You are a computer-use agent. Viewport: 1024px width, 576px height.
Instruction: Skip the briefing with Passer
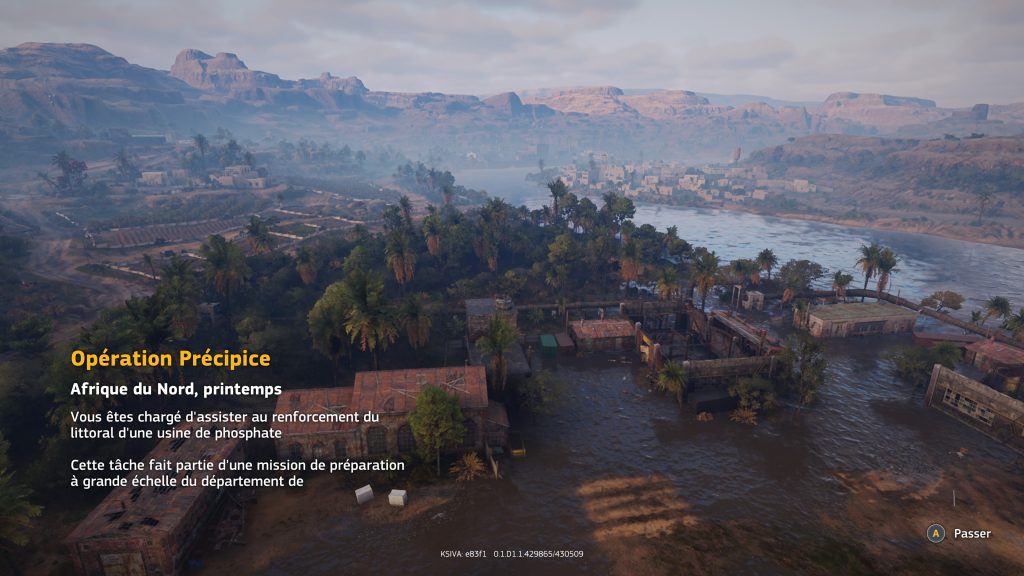click(959, 534)
